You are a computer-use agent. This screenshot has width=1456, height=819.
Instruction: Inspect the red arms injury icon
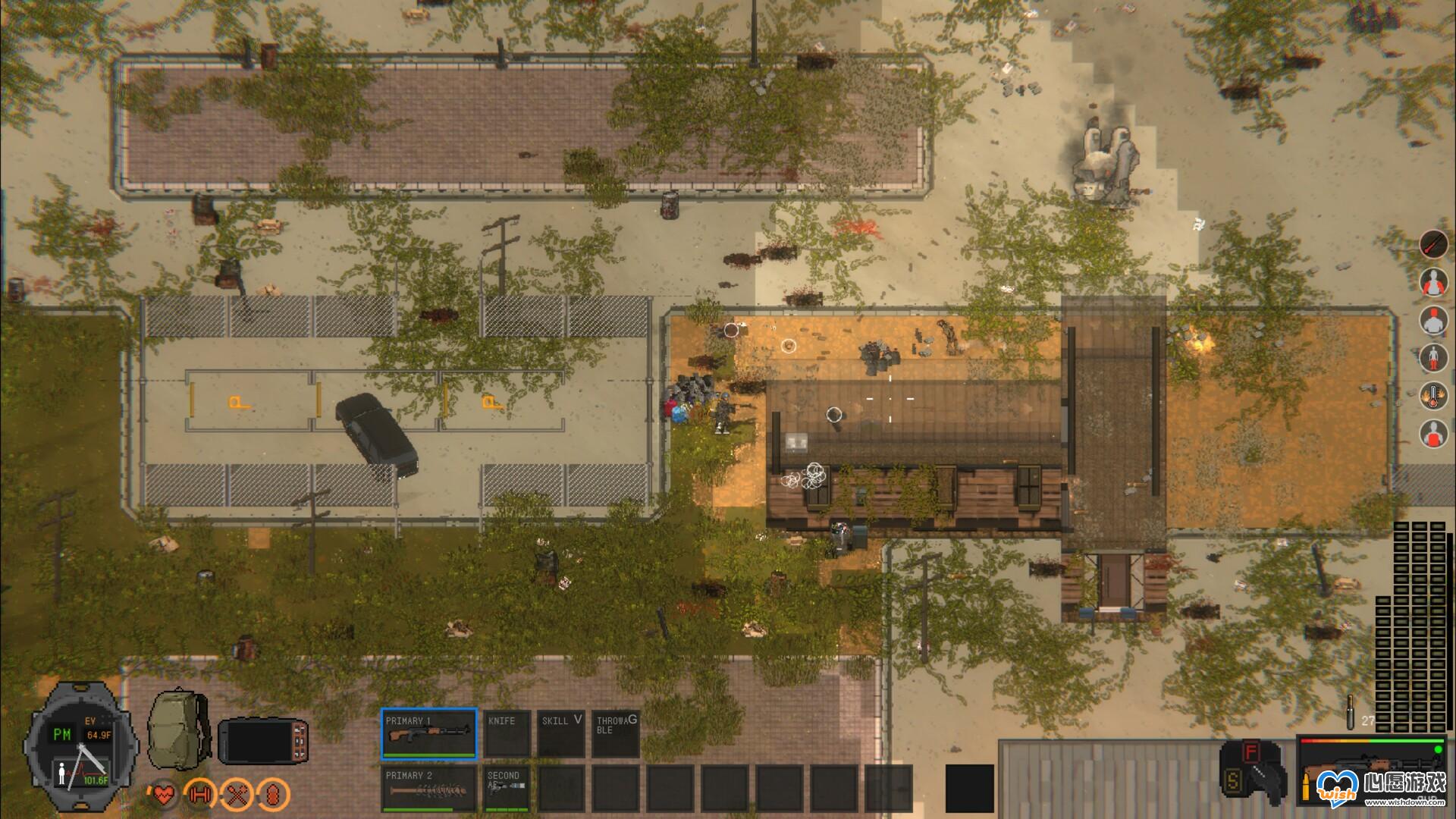click(x=1434, y=282)
